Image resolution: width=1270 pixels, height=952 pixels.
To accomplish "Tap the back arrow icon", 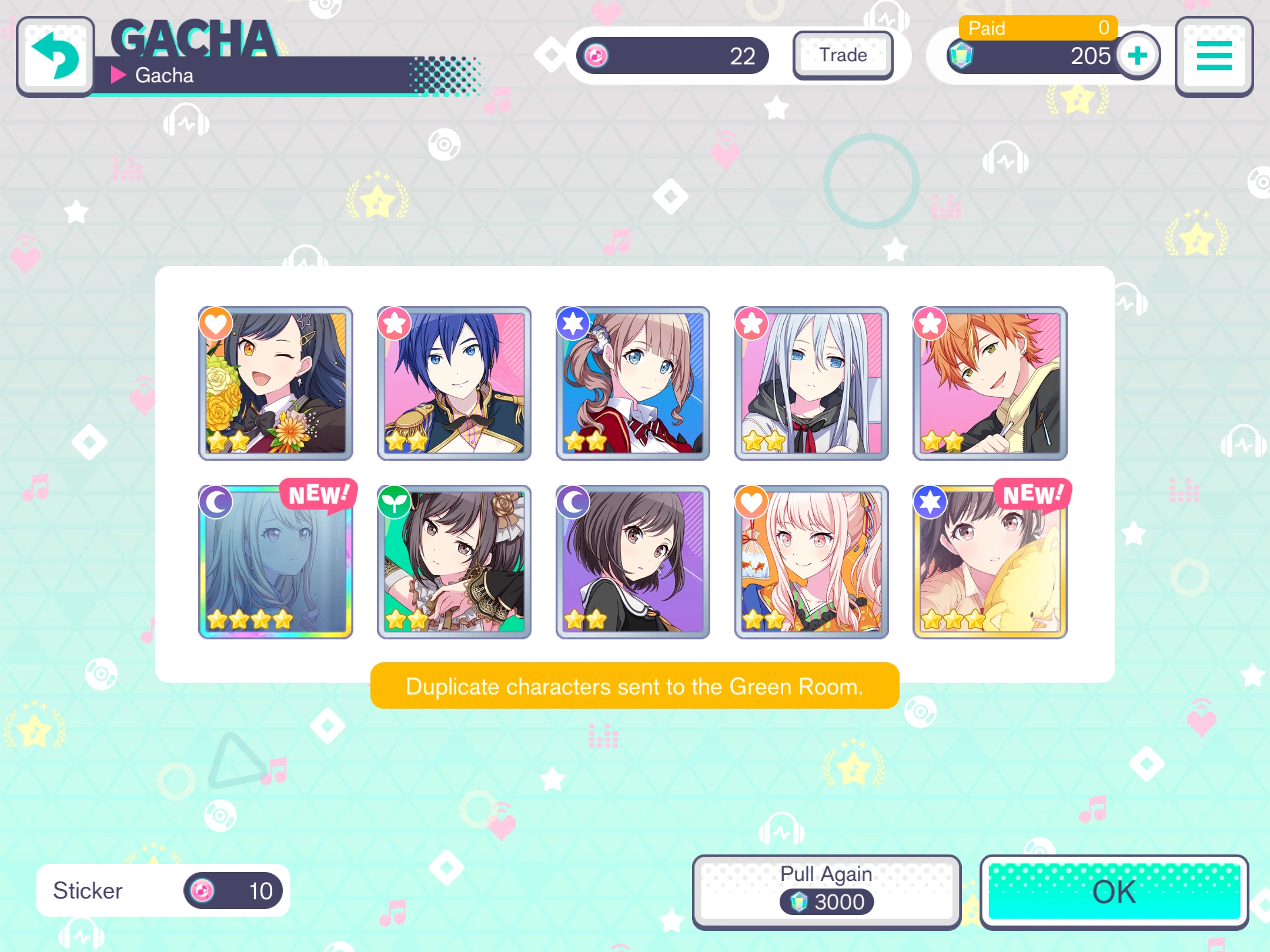I will tap(55, 55).
